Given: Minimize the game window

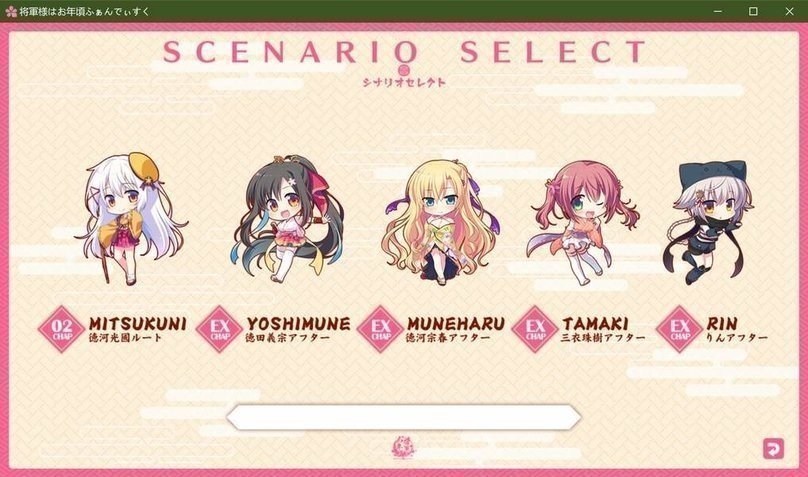Looking at the screenshot, I should [x=718, y=10].
